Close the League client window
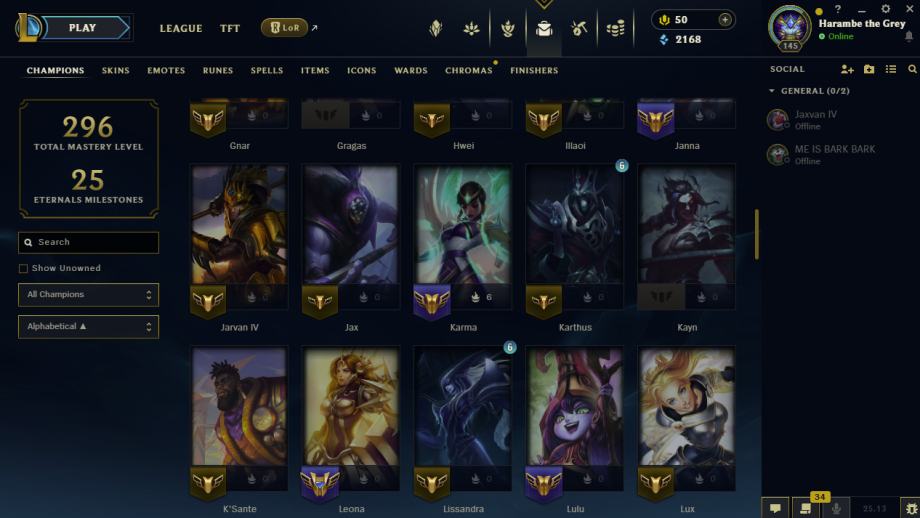920x518 pixels. click(x=908, y=9)
